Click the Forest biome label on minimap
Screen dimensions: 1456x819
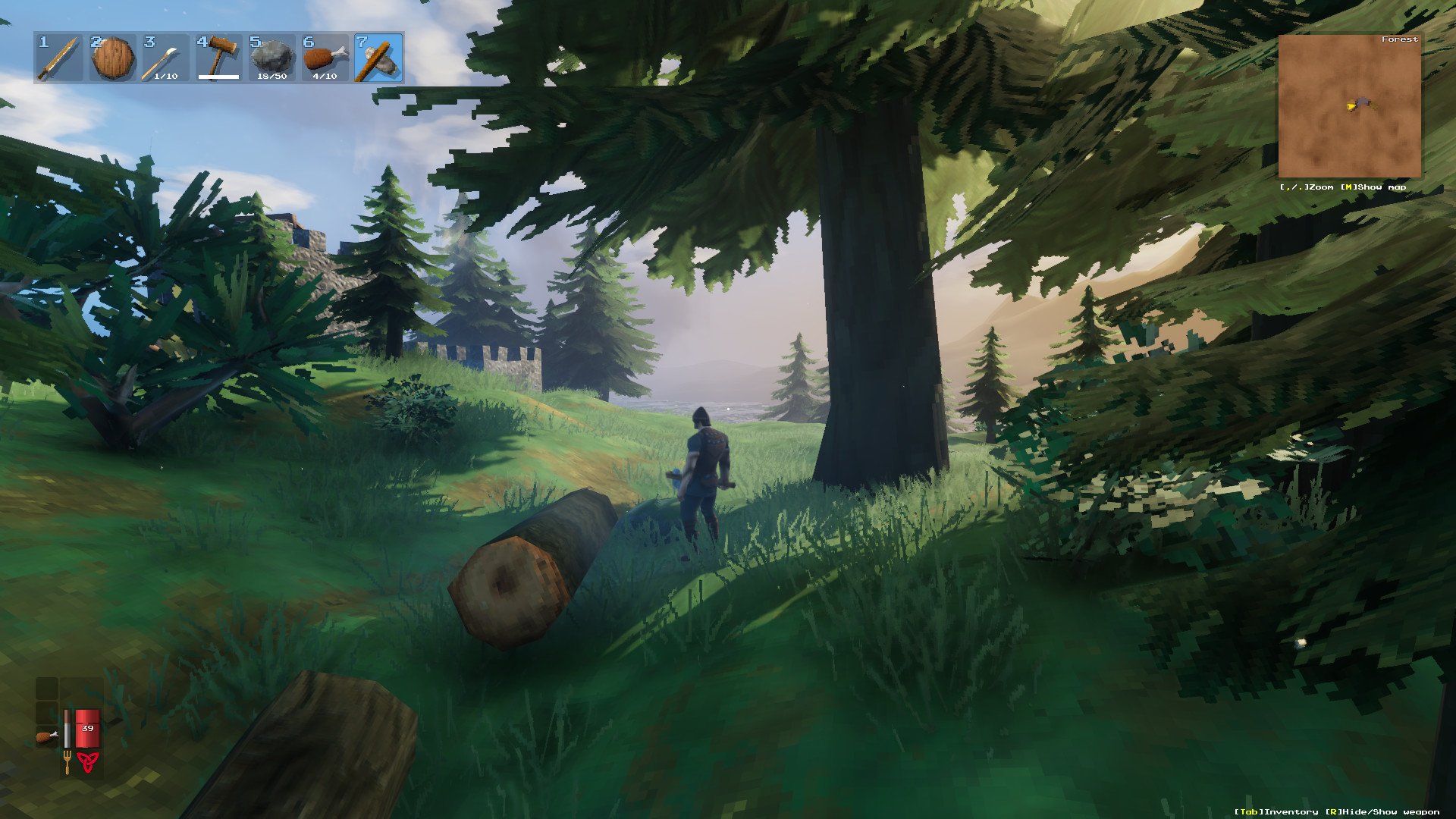coord(1401,39)
